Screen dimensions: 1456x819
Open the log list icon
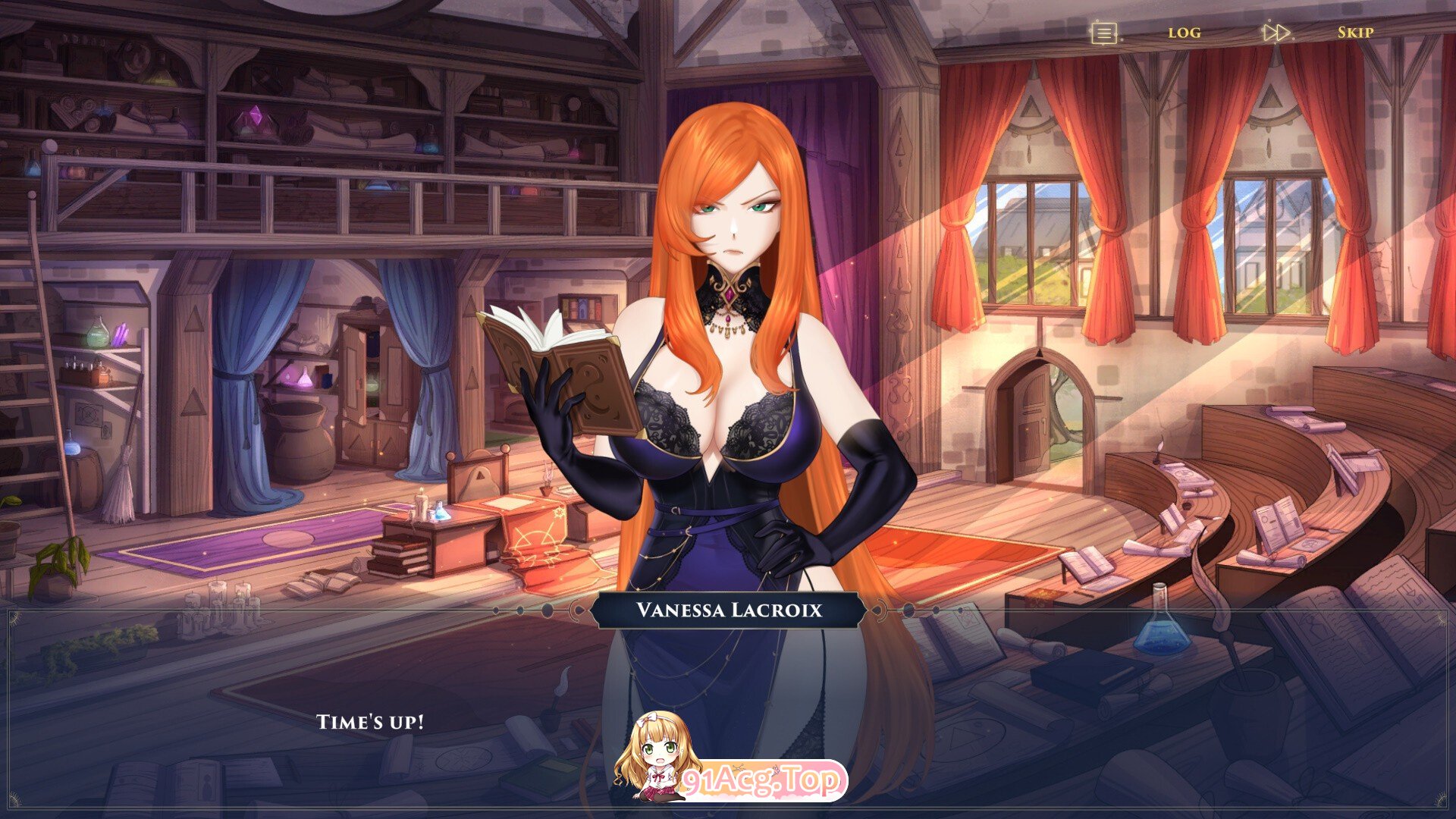1104,33
